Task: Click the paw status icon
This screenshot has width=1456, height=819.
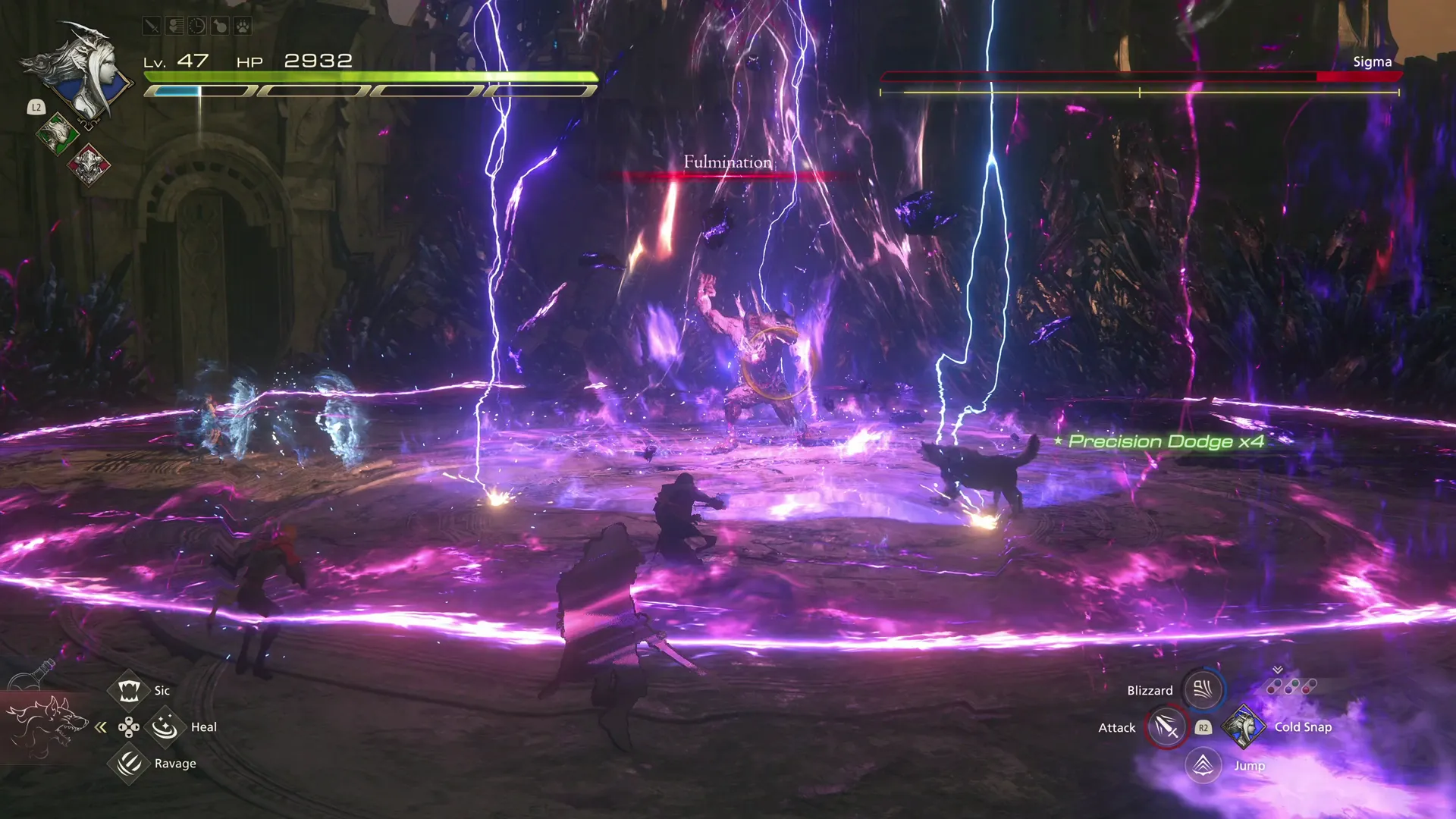Action: 242,26
